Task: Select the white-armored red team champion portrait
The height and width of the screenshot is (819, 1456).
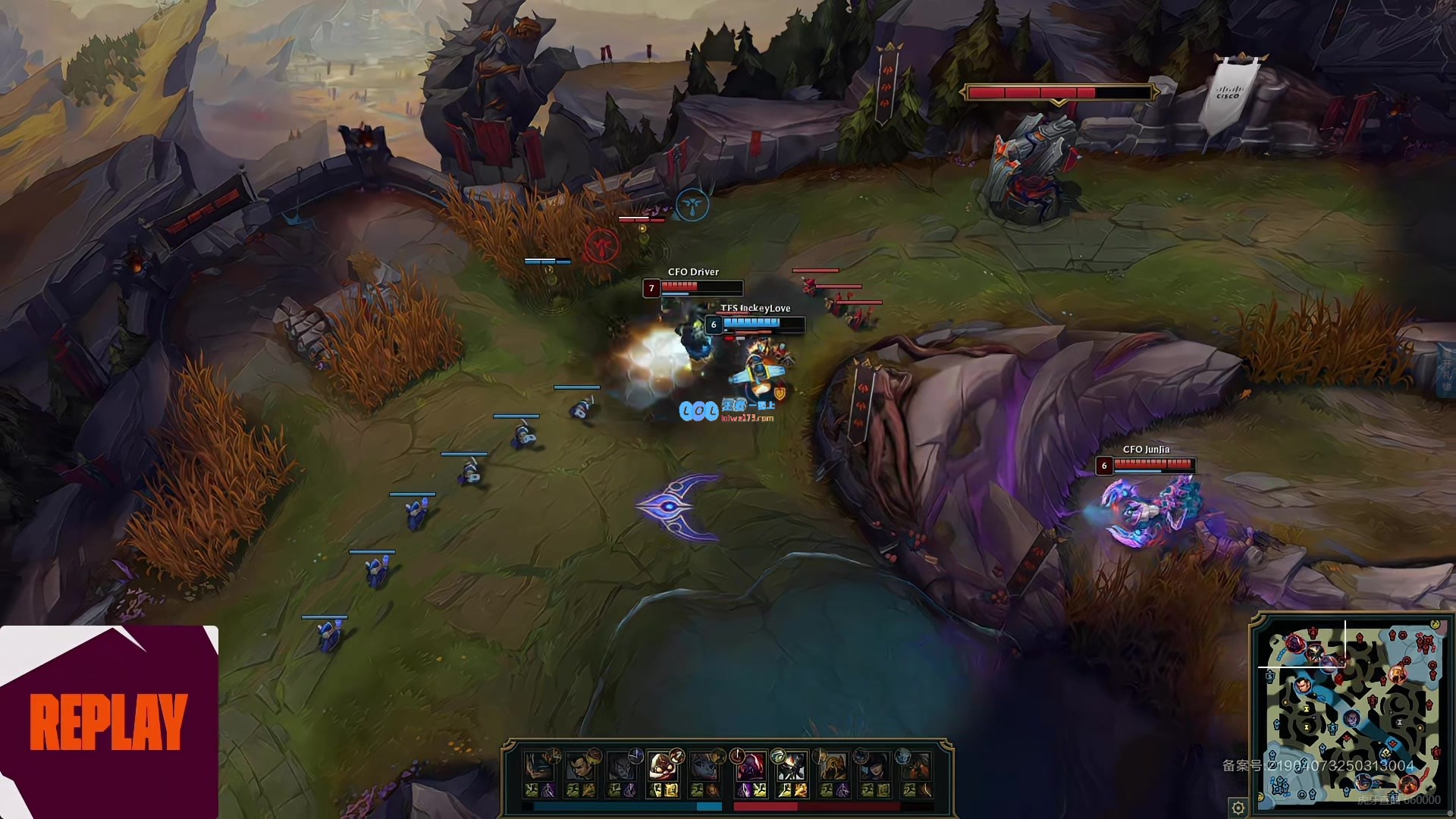Action: click(x=791, y=767)
